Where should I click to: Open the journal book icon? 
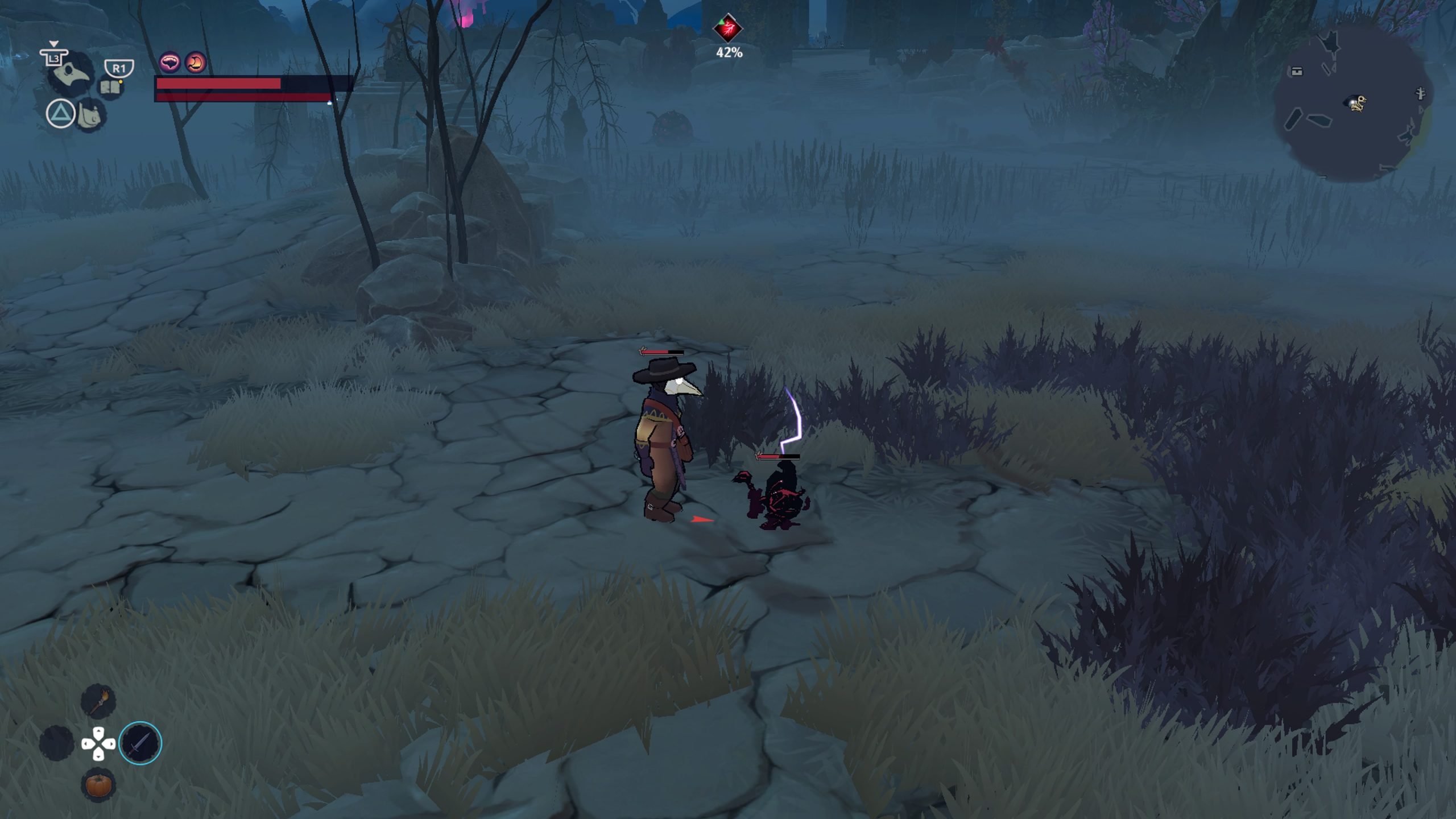click(x=109, y=88)
